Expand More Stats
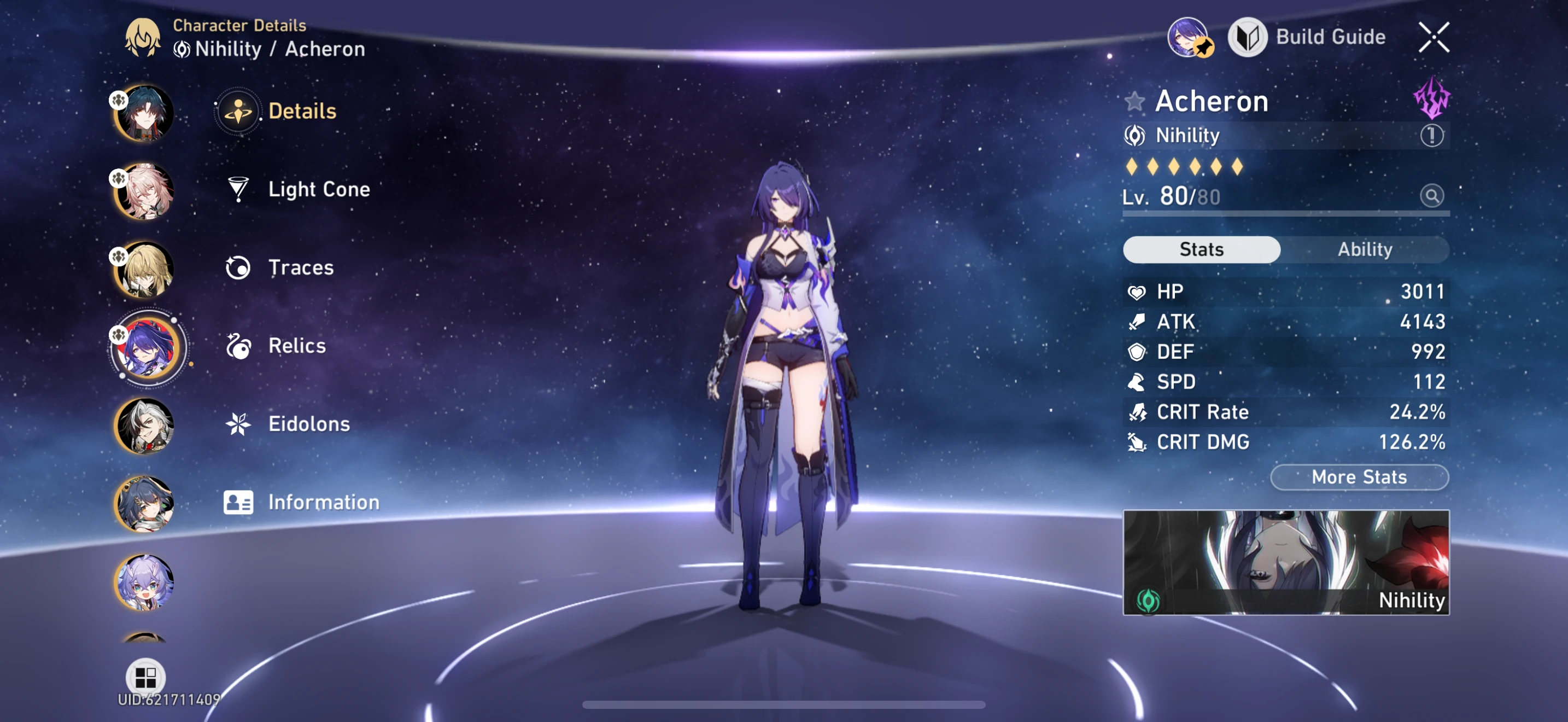This screenshot has width=1568, height=722. (x=1358, y=476)
